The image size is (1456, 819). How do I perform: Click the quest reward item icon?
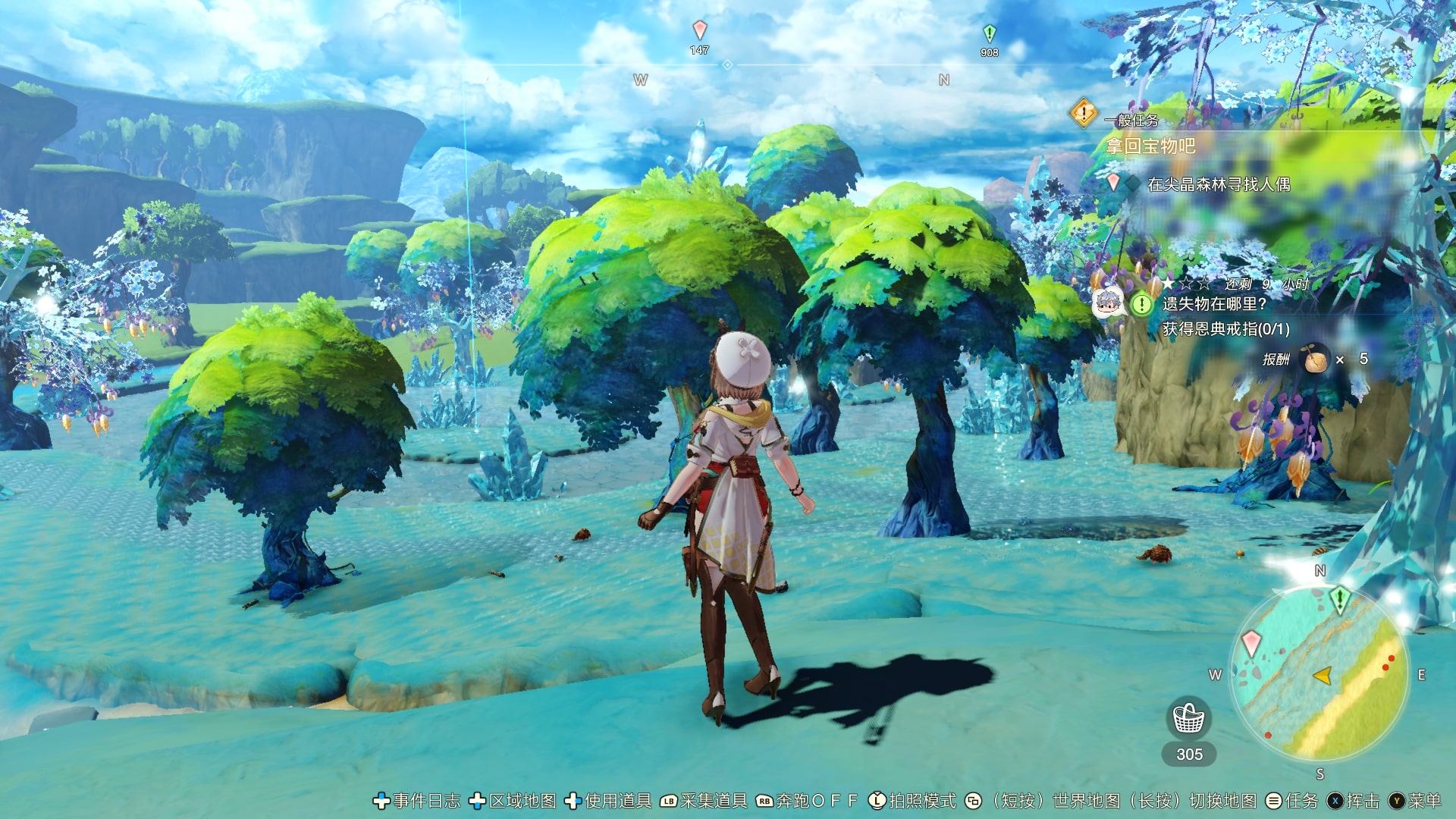(1316, 359)
